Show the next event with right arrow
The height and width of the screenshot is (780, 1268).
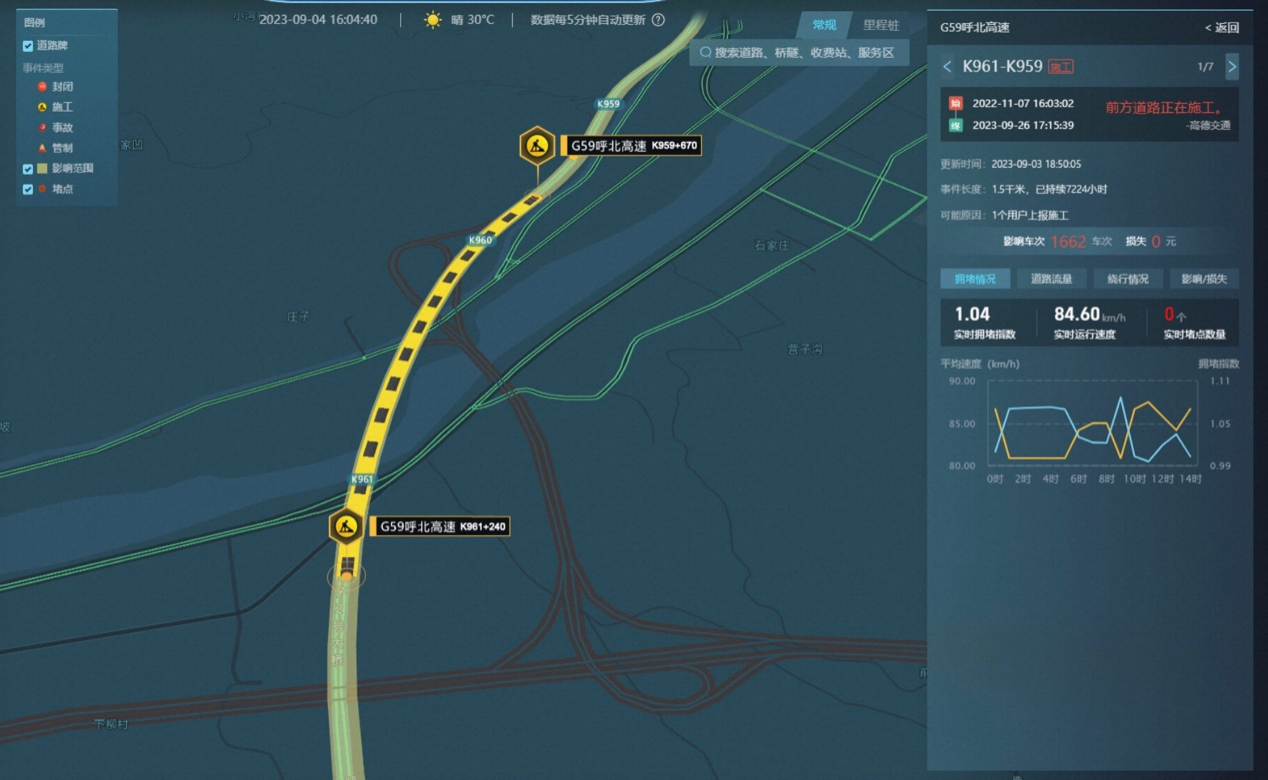click(x=1232, y=67)
